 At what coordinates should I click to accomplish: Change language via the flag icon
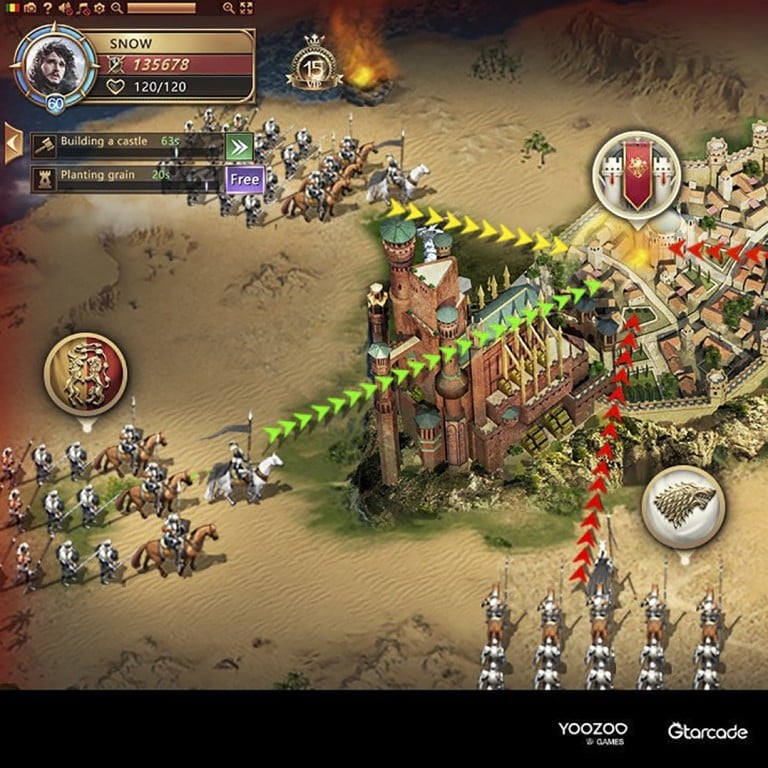click(10, 8)
